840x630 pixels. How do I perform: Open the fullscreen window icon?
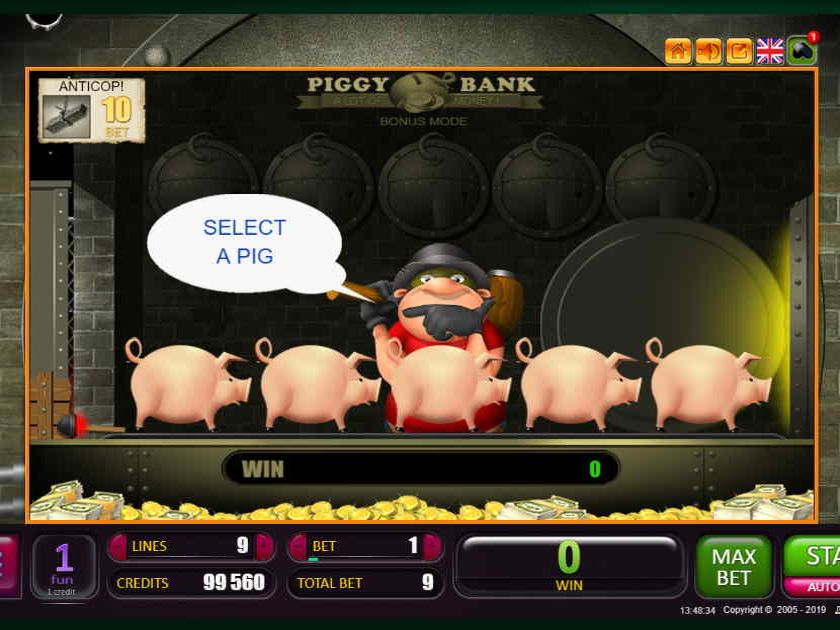pos(739,50)
